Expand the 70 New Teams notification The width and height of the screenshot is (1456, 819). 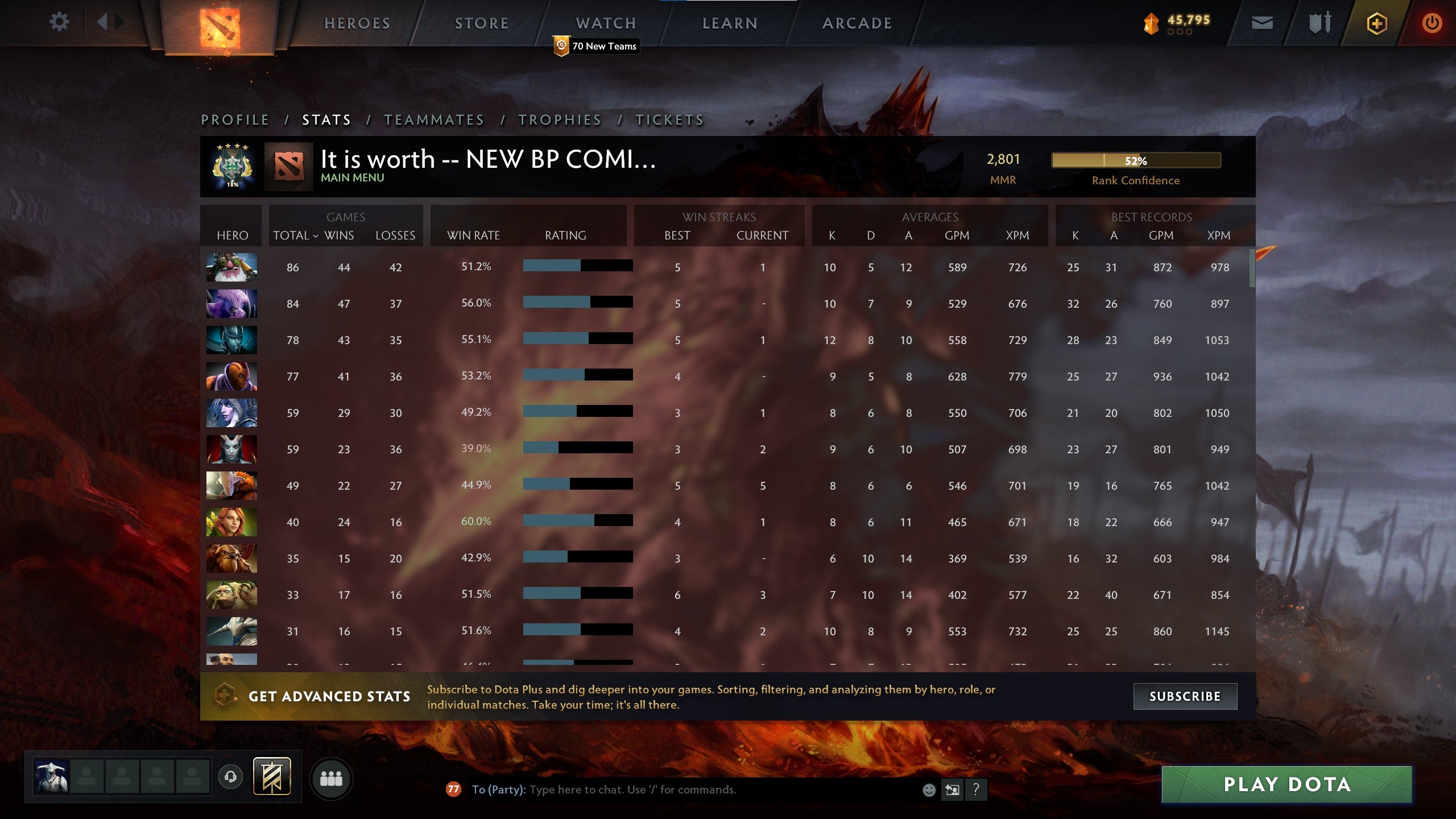tap(595, 47)
